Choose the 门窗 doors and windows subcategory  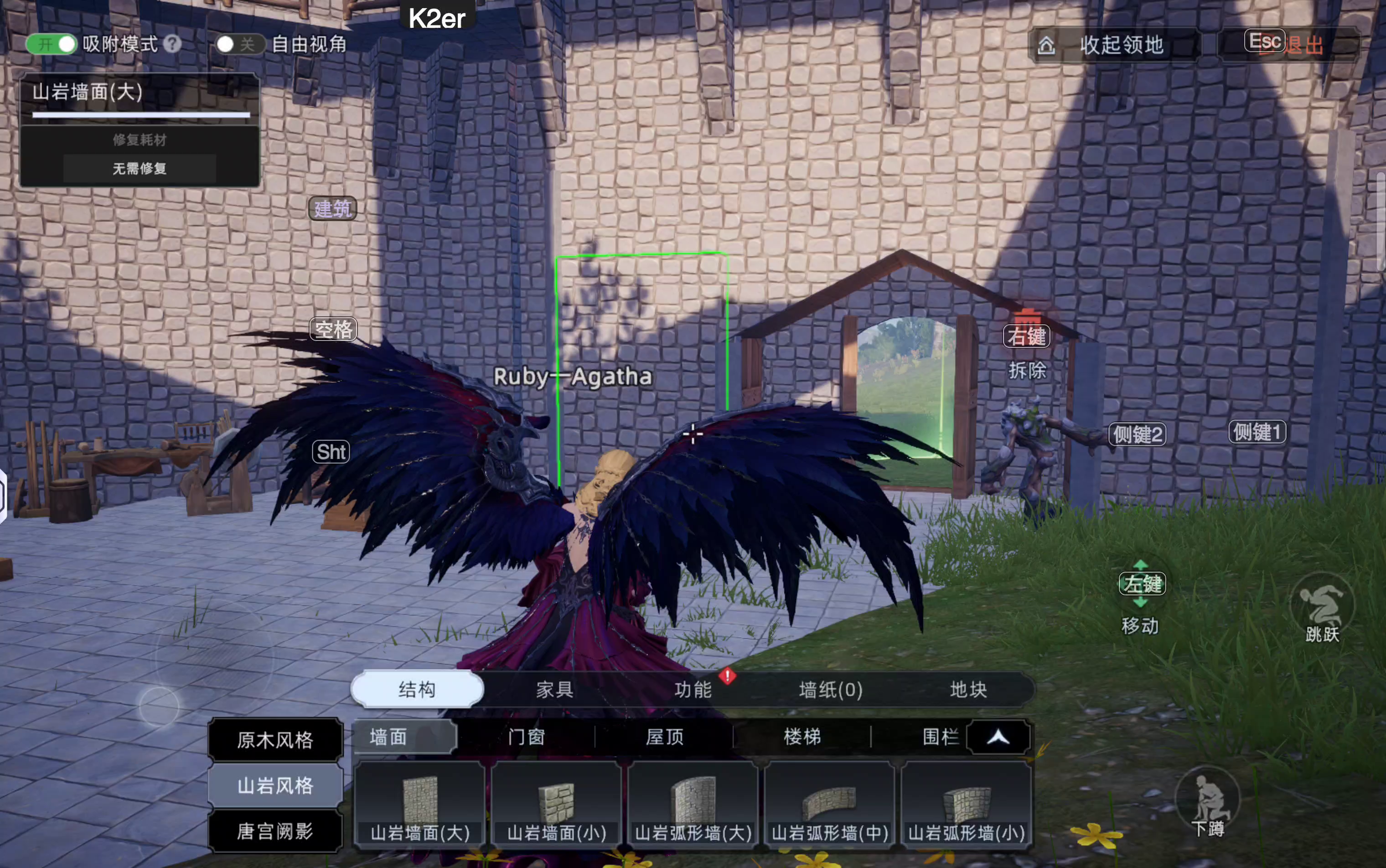(x=527, y=737)
